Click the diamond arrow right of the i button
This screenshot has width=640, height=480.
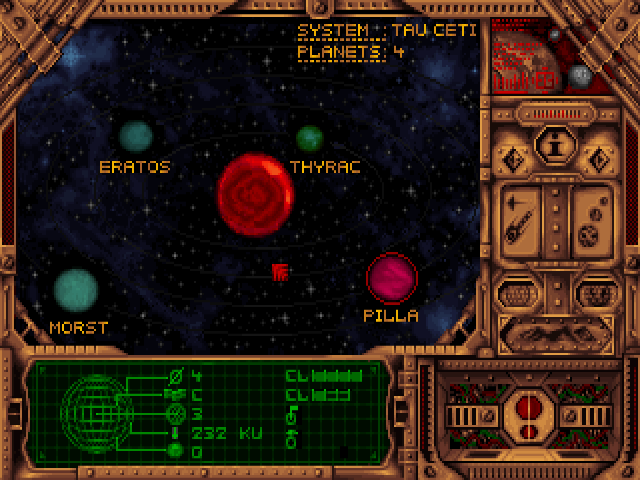(x=597, y=158)
